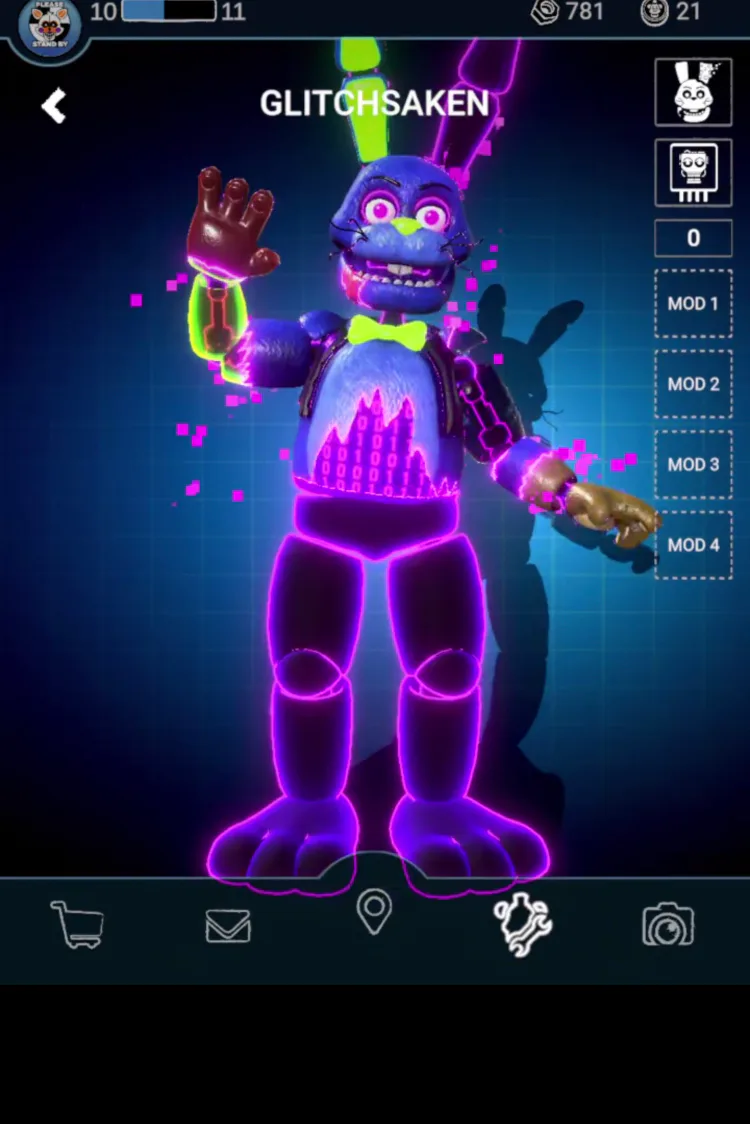Choose the MOD 4 slot
The height and width of the screenshot is (1124, 750).
click(x=693, y=545)
